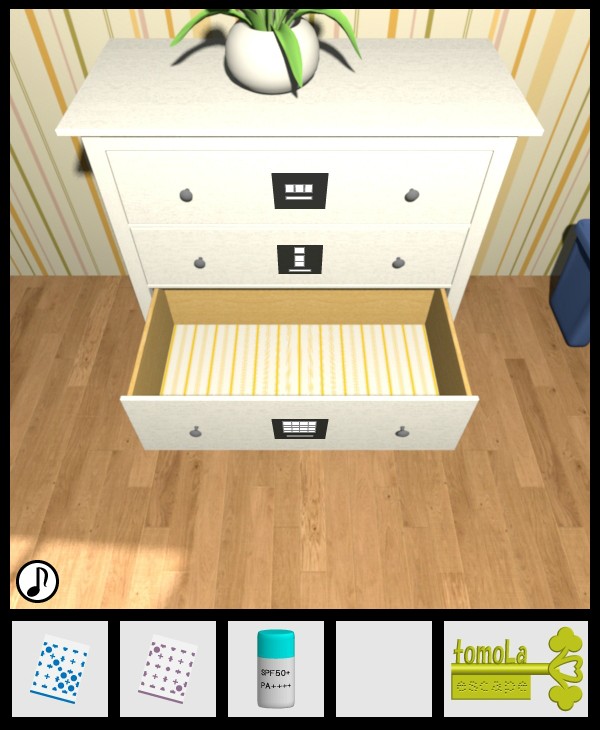Select the blue dotted card item
Viewport: 600px width, 730px height.
point(60,669)
